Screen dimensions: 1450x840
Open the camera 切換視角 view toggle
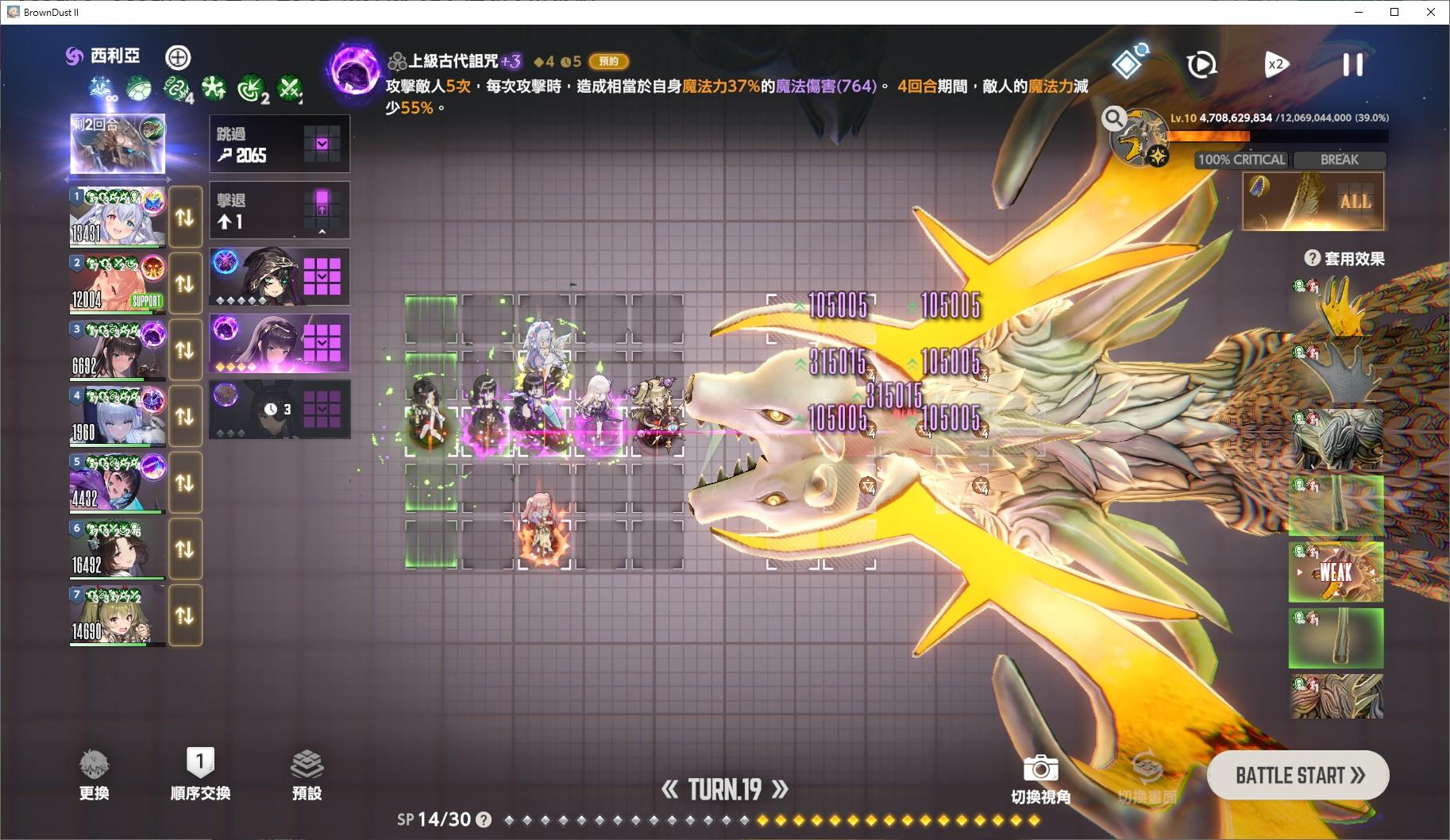pyautogui.click(x=1039, y=768)
